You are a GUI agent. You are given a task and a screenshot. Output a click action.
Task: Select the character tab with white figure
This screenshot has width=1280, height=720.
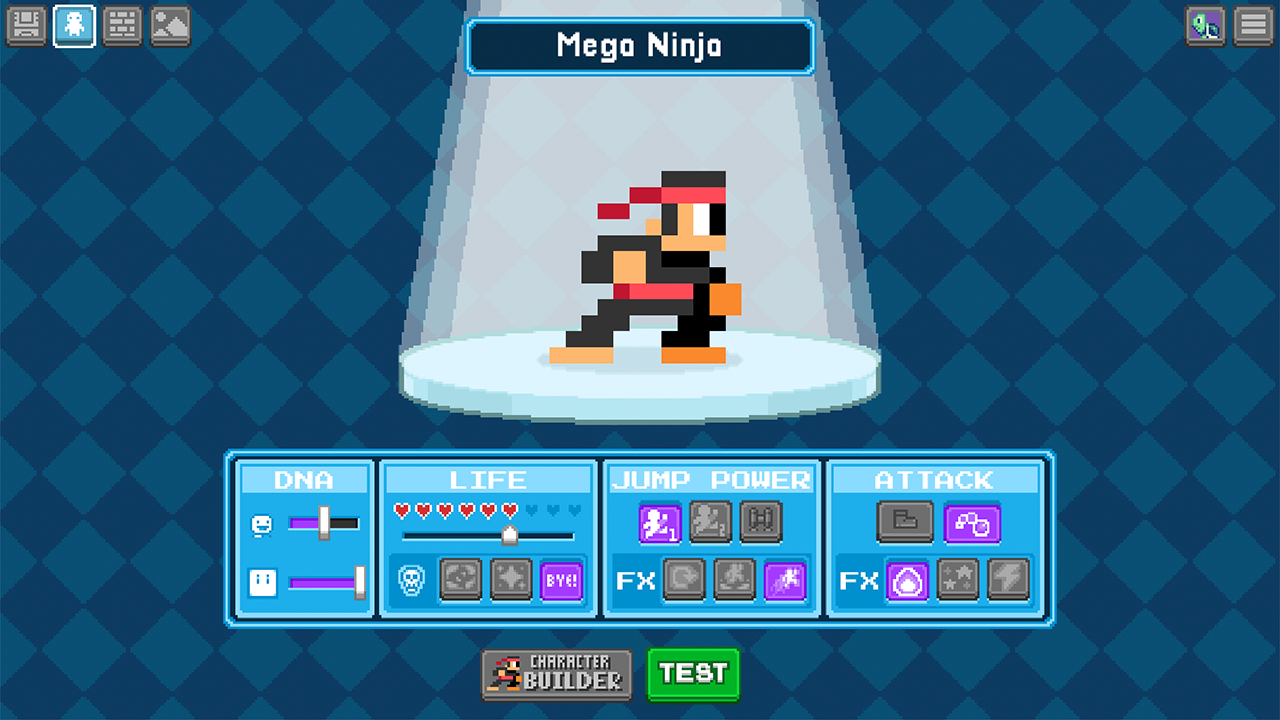pos(75,26)
